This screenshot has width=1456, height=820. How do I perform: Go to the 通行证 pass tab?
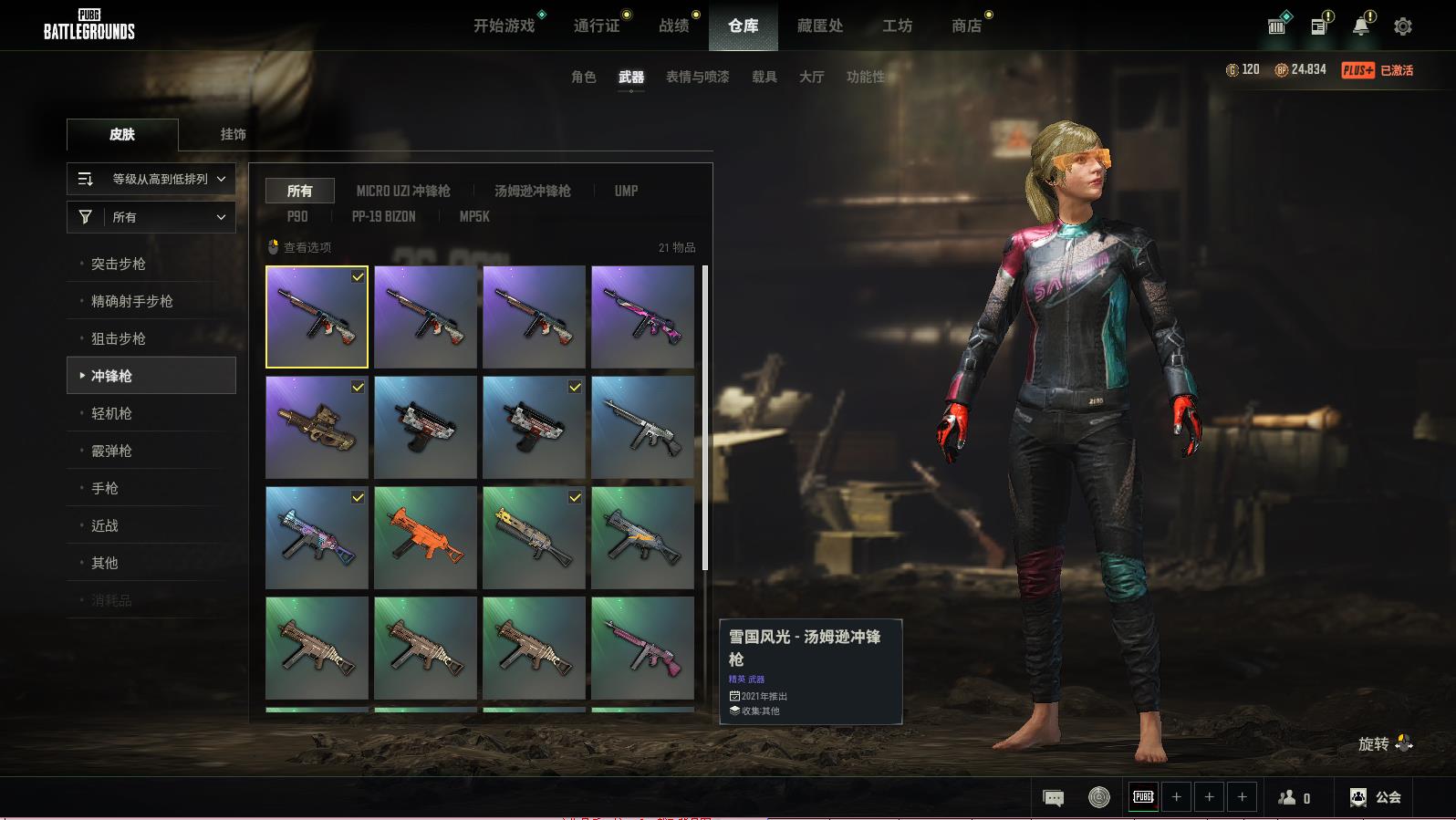click(597, 26)
